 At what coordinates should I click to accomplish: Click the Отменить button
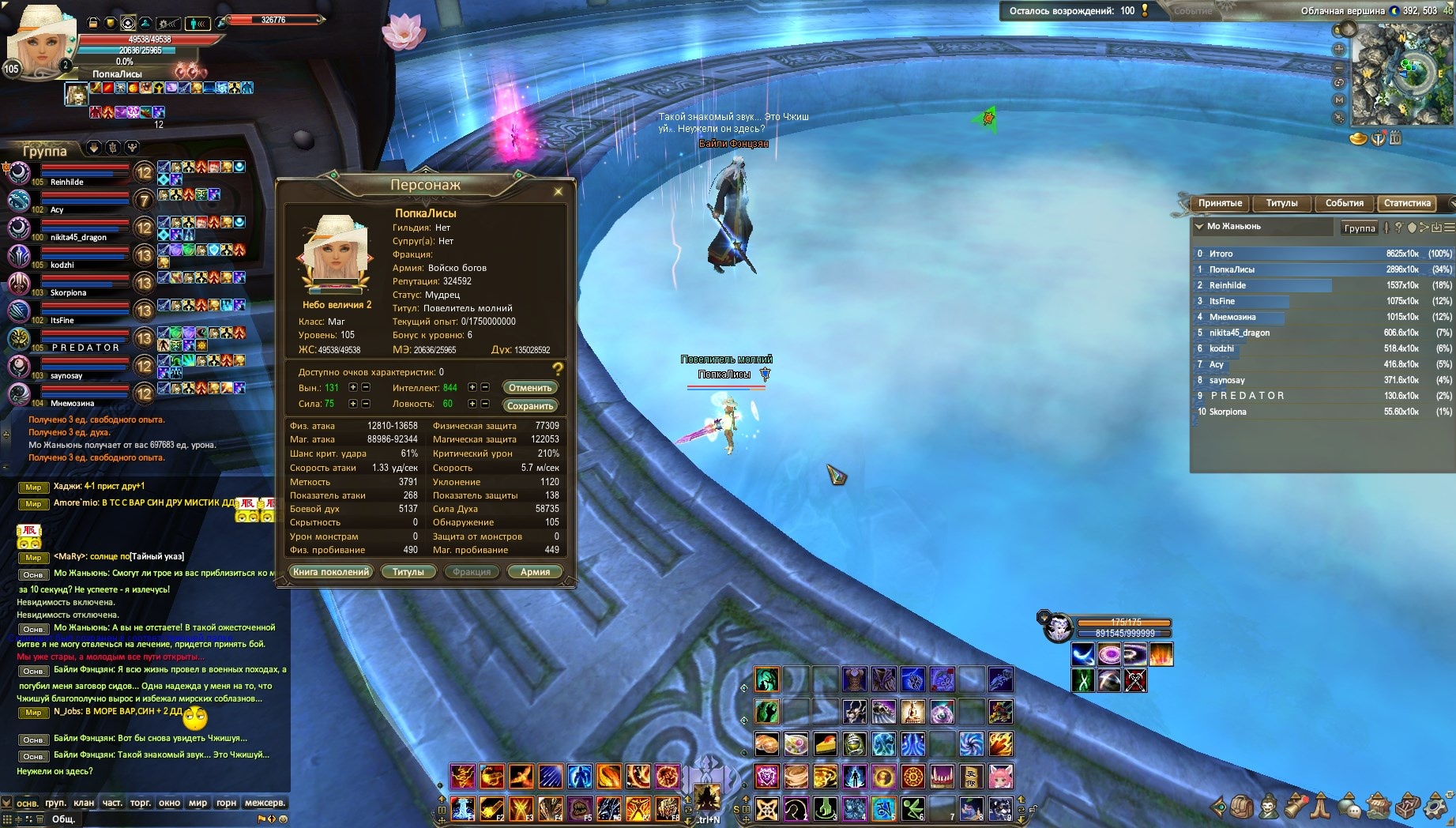530,388
